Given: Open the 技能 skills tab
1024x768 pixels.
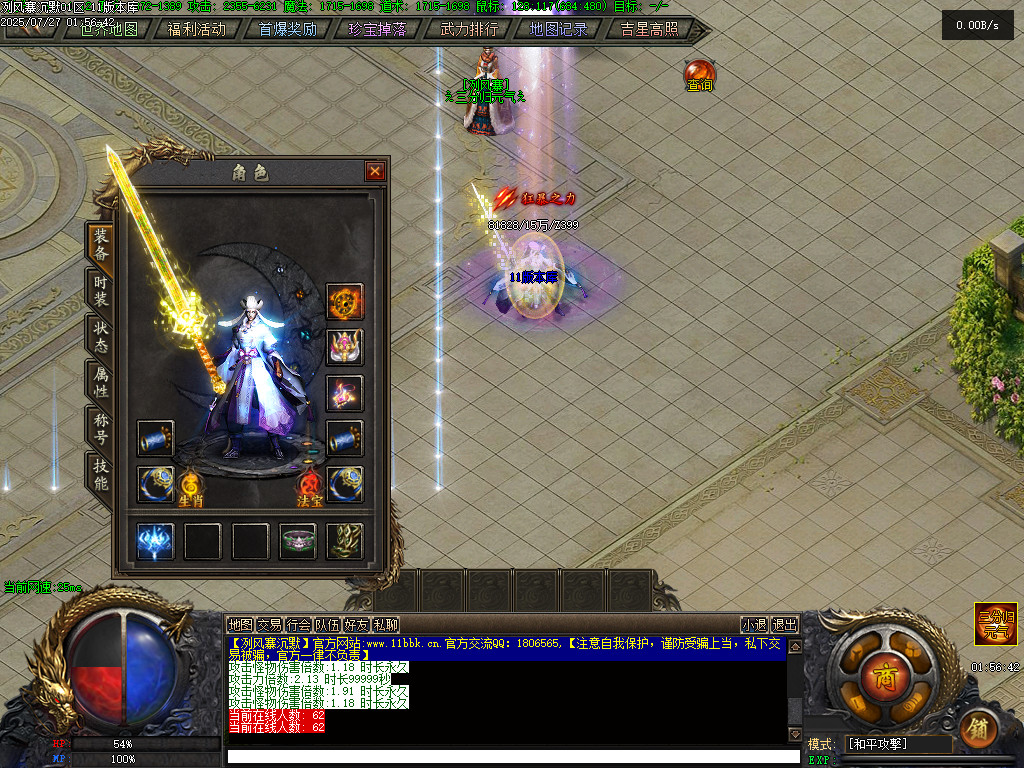Looking at the screenshot, I should pyautogui.click(x=101, y=473).
